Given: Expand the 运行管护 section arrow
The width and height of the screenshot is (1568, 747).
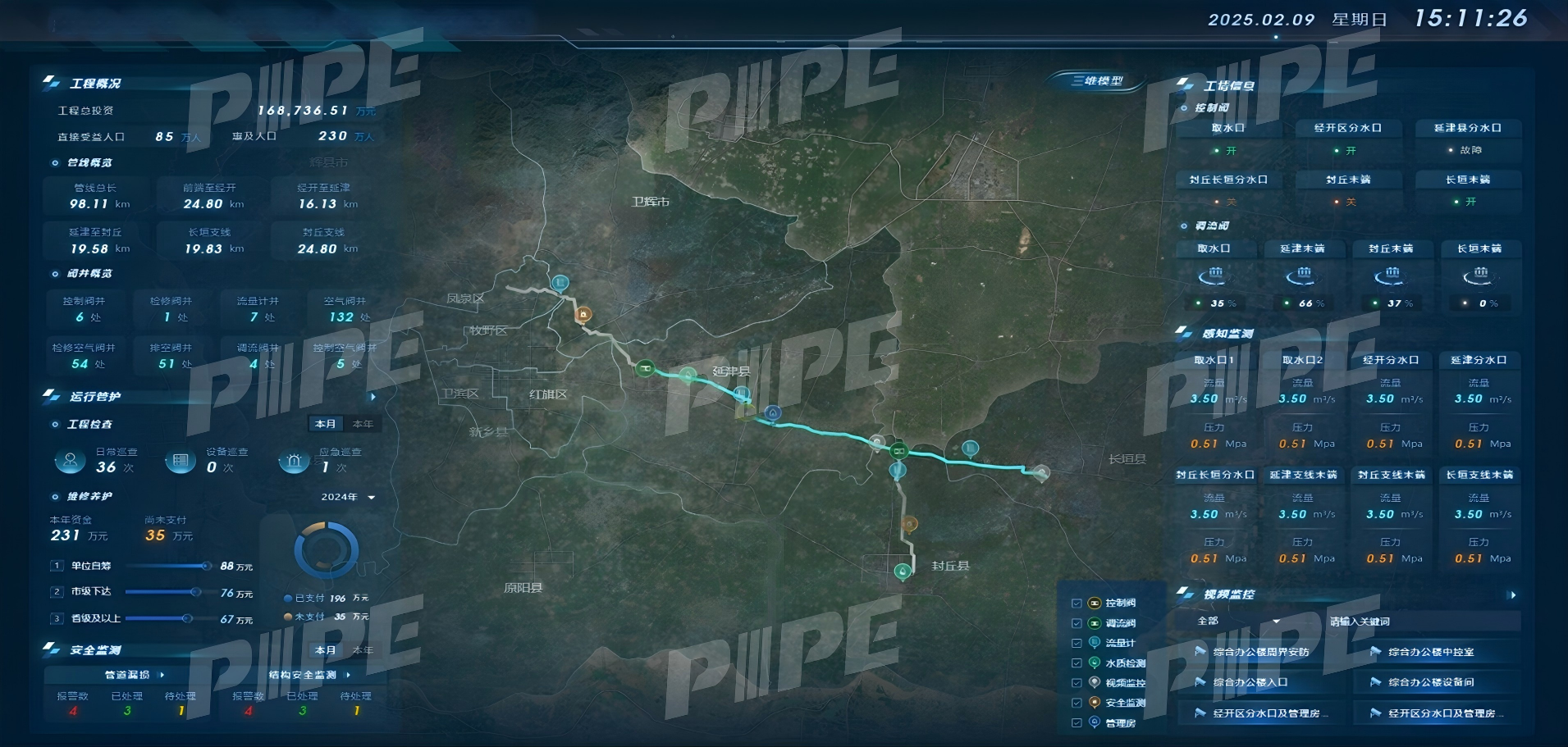Looking at the screenshot, I should (373, 397).
